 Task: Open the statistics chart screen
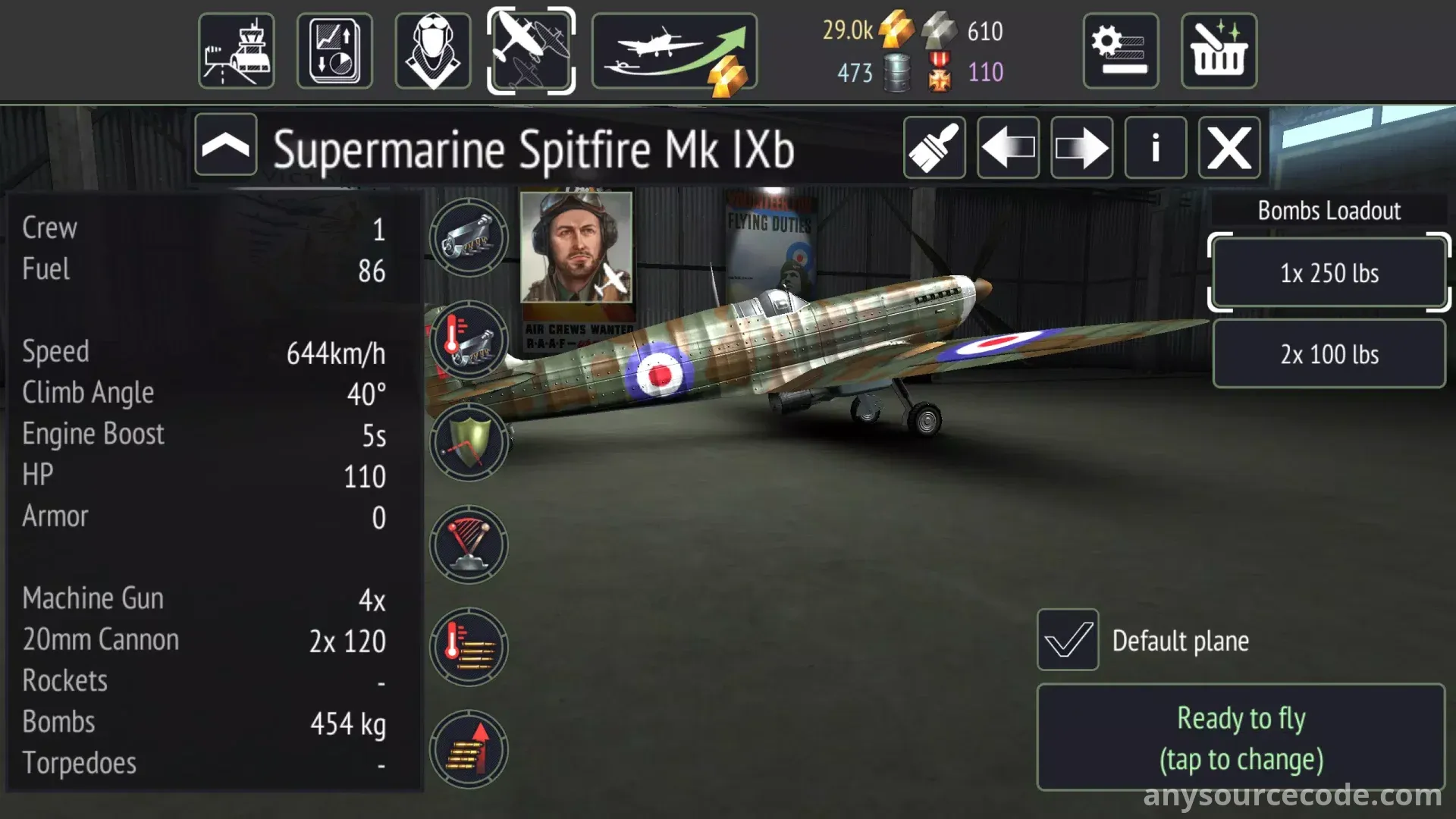334,51
